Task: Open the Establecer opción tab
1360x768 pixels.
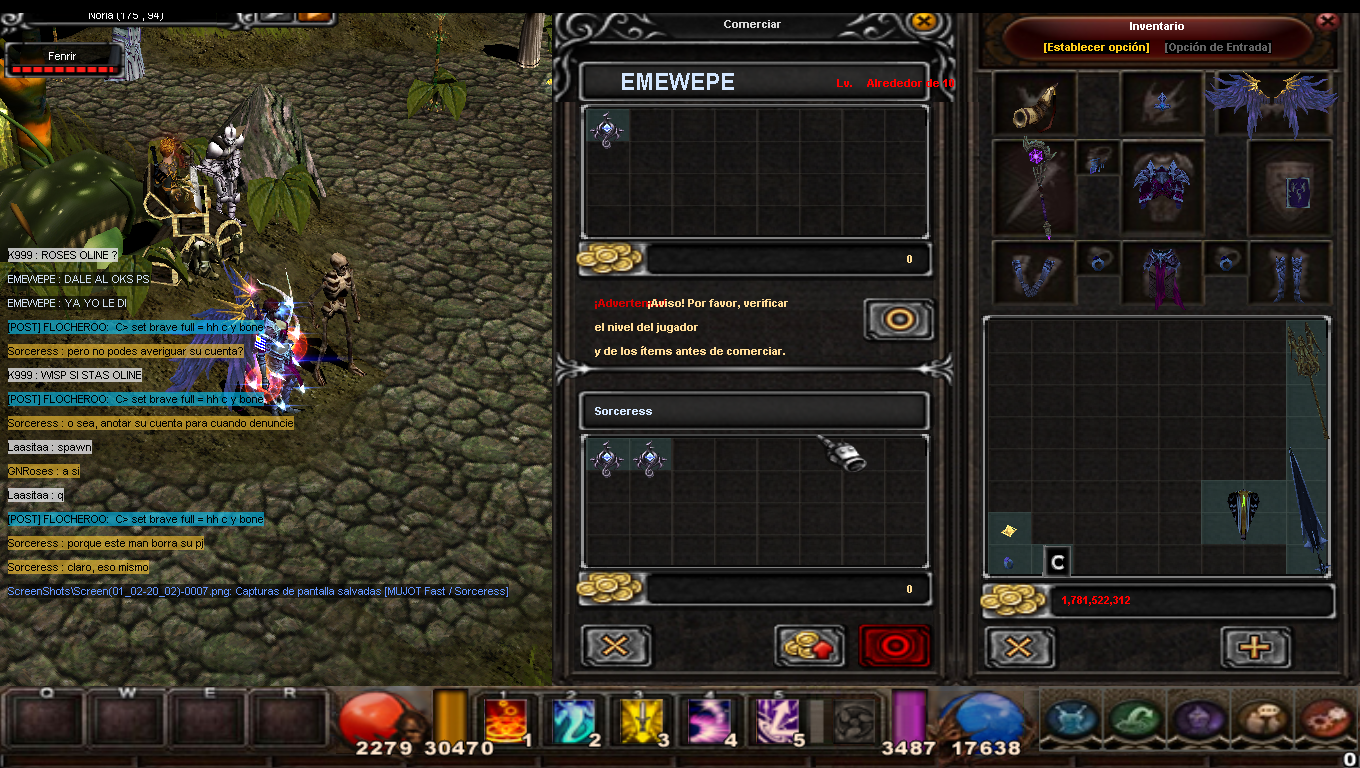Action: tap(1096, 47)
